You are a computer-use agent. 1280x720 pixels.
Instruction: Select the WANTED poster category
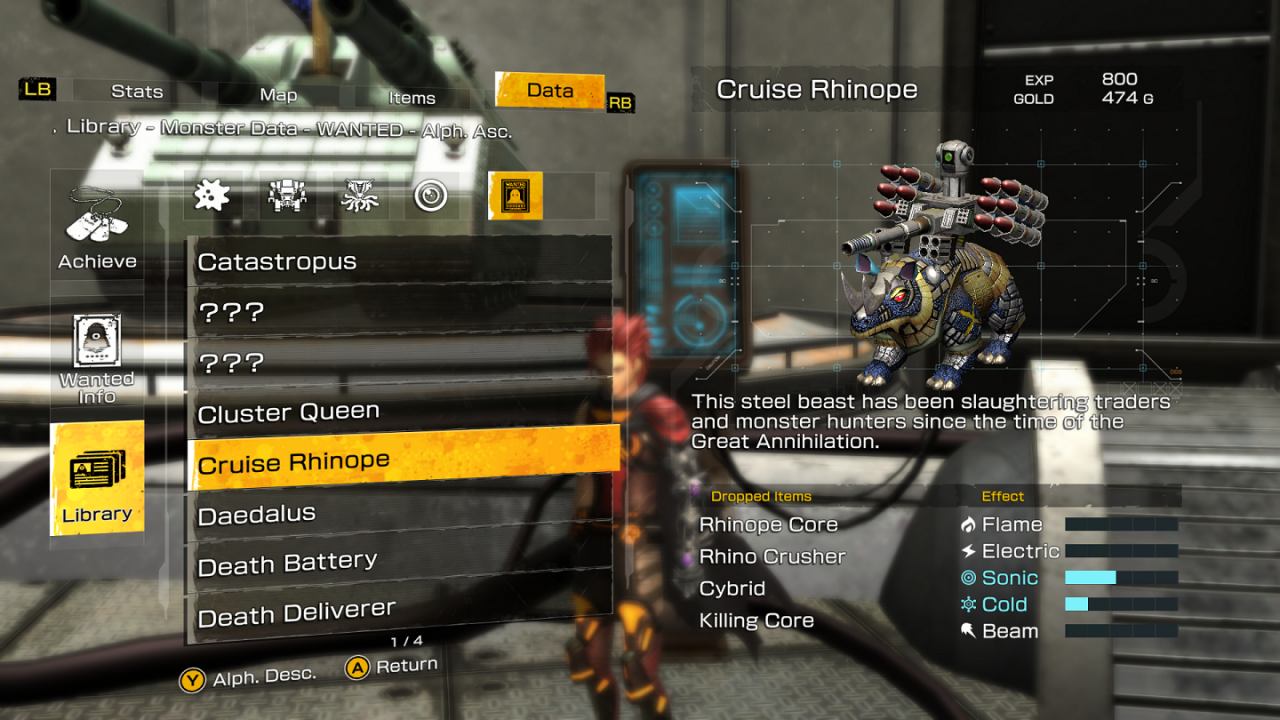click(515, 195)
